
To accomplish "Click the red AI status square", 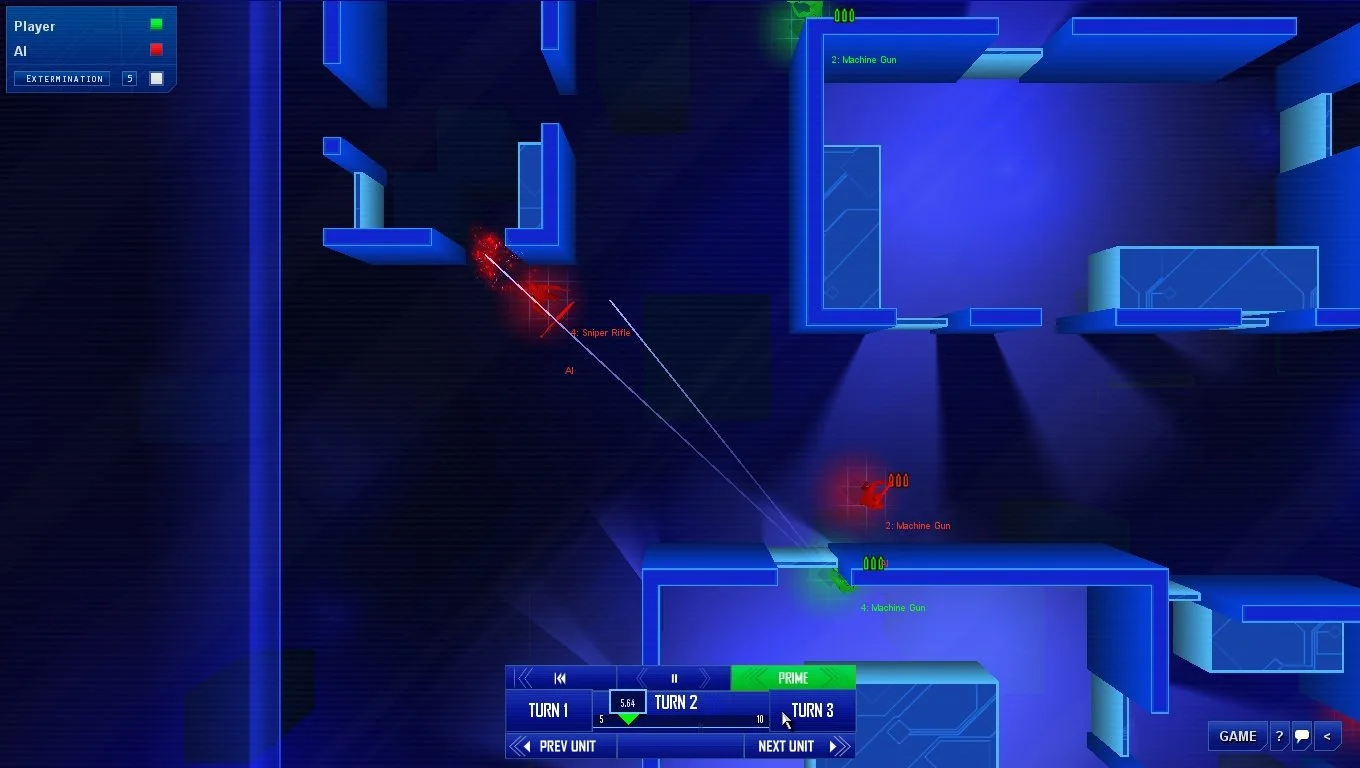I will pos(154,48).
